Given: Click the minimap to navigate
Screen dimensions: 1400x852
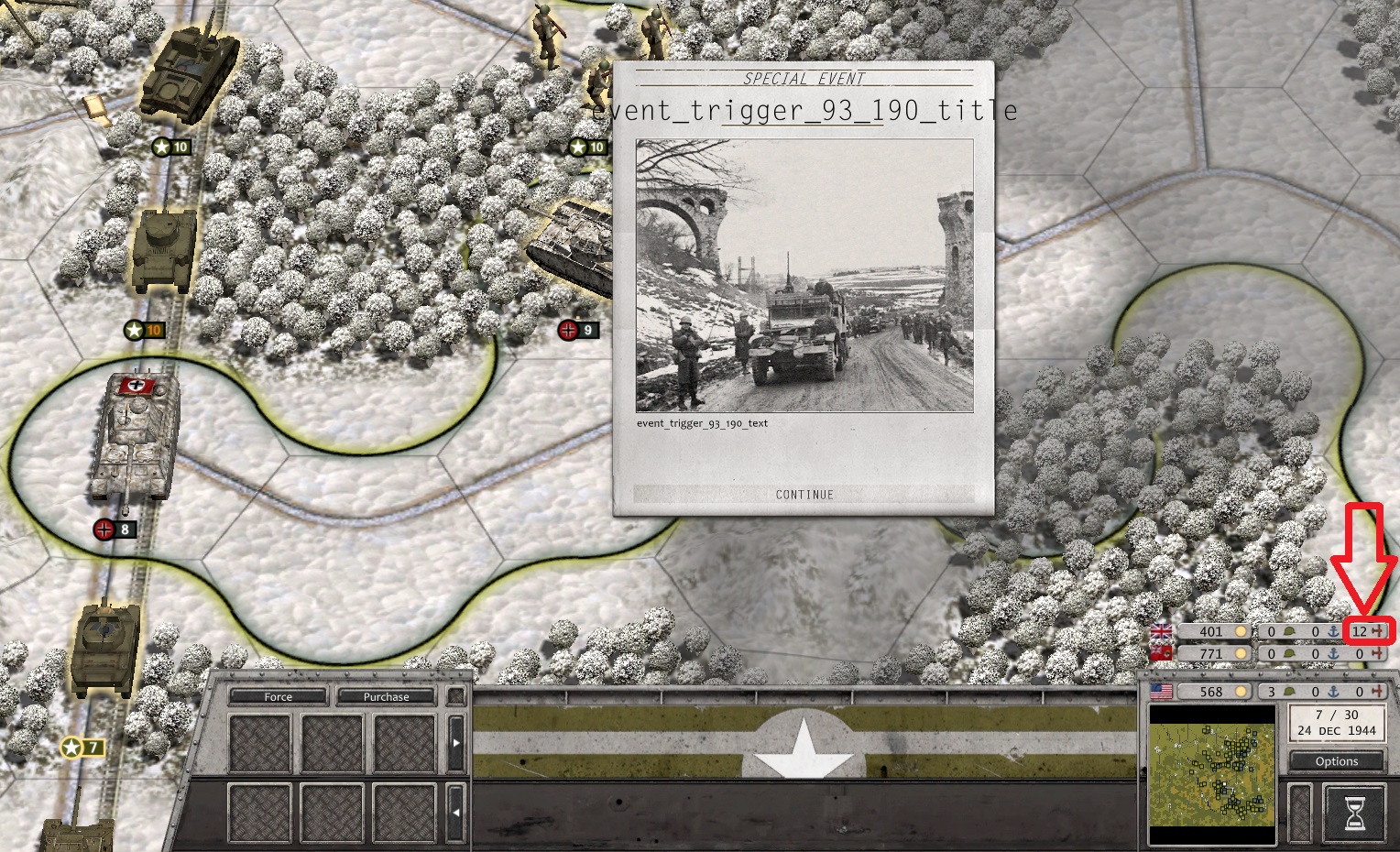Looking at the screenshot, I should point(1212,772).
